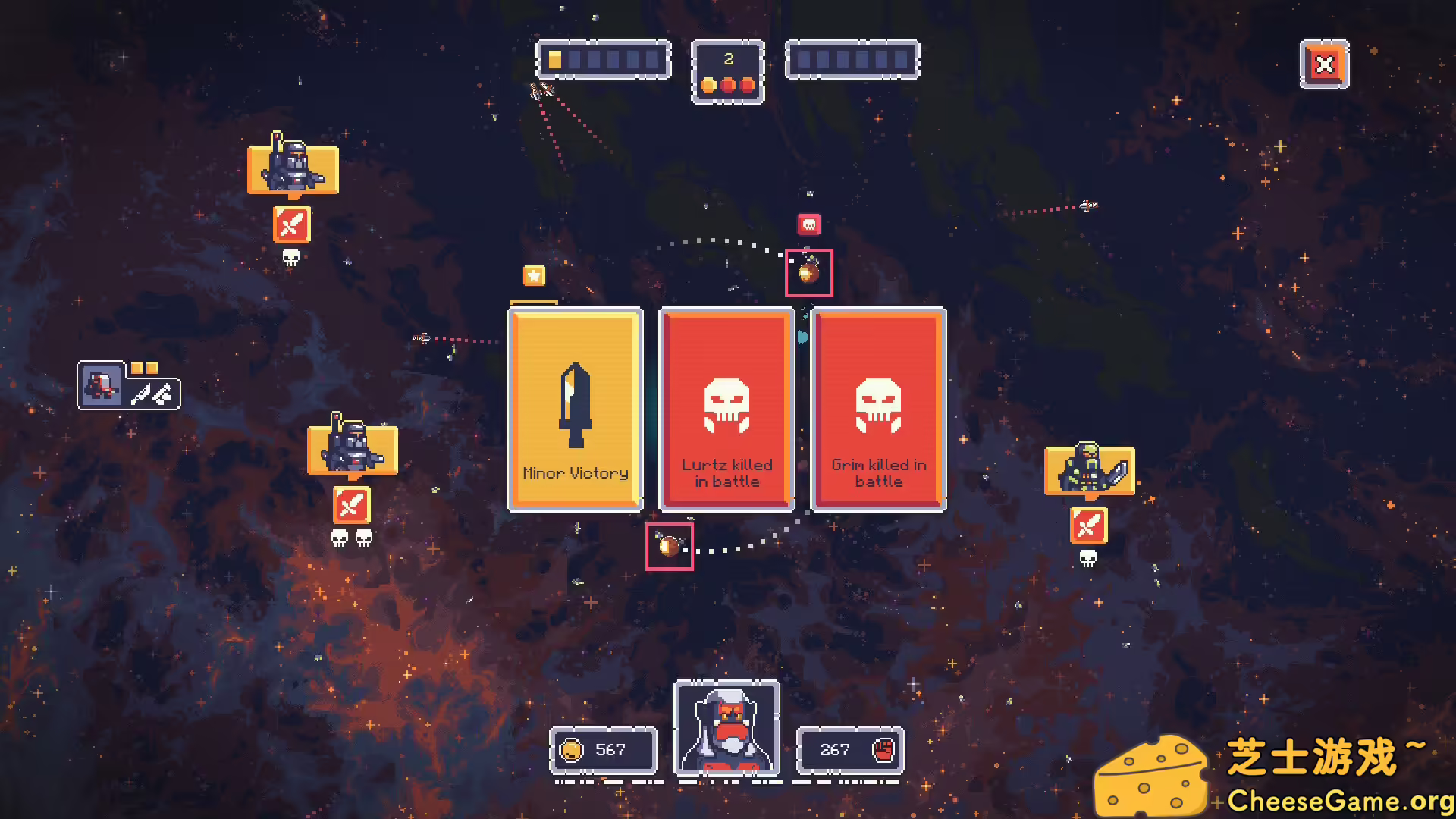This screenshot has width=1456, height=819.
Task: Toggle the sword marker below the right-side green mech
Action: click(x=1090, y=525)
